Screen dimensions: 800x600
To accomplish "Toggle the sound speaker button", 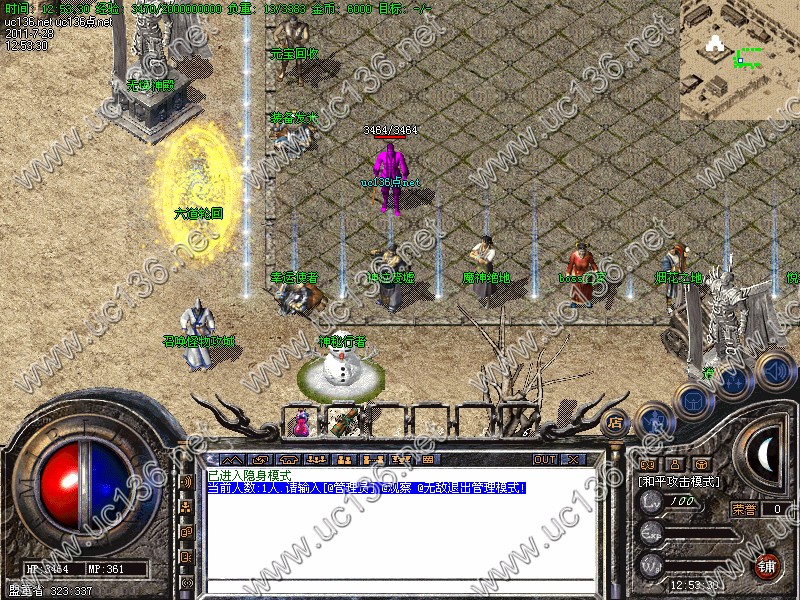I will (774, 371).
